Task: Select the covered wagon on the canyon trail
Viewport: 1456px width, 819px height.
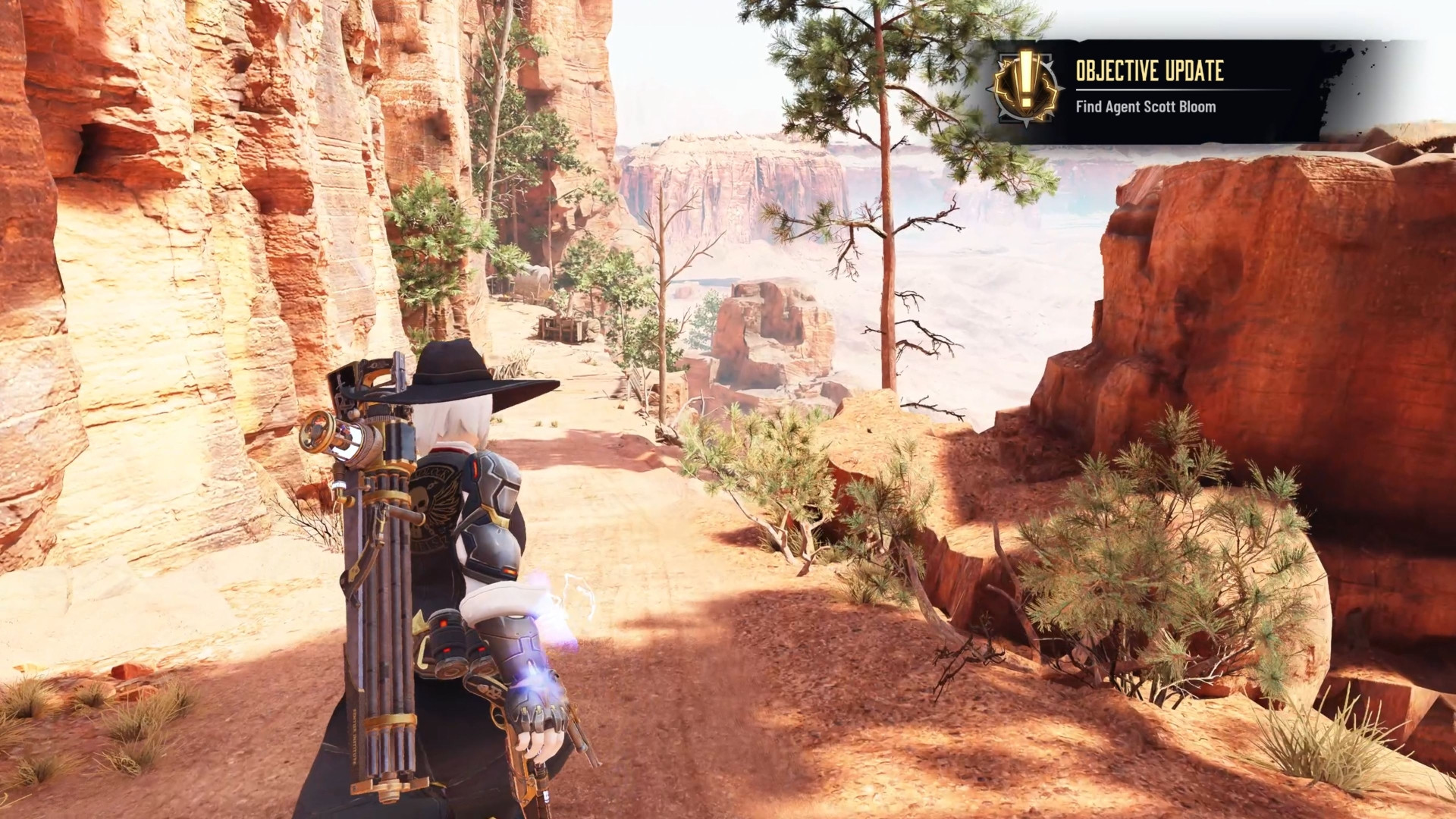Action: pyautogui.click(x=535, y=284)
